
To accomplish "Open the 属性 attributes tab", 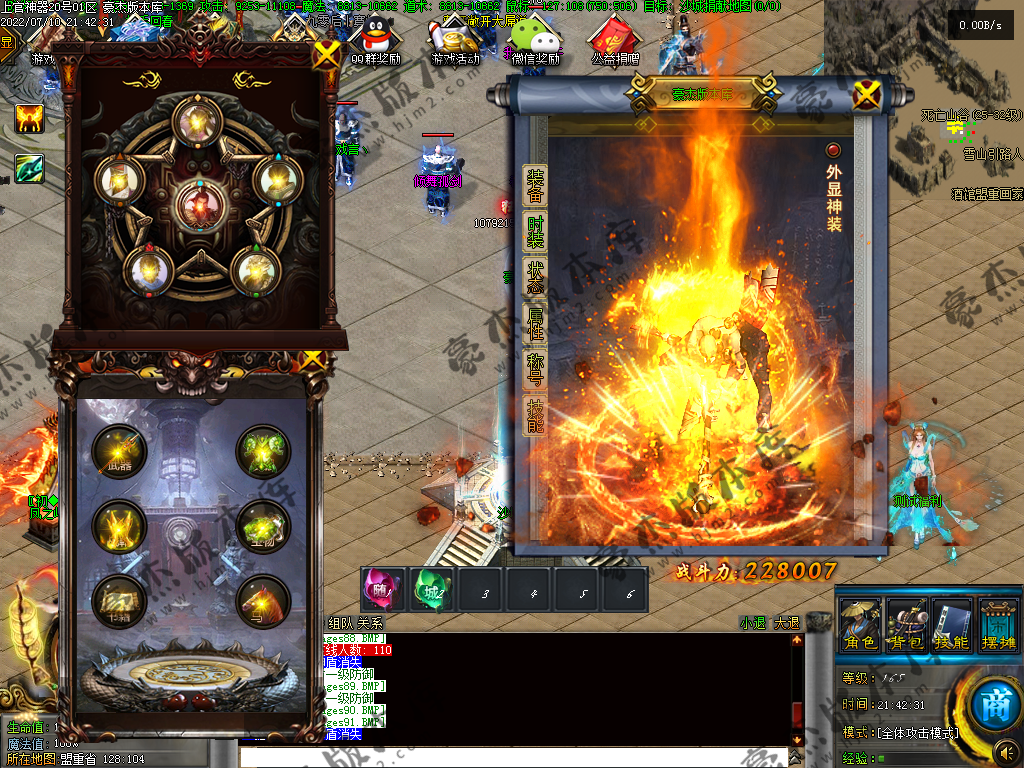I will [x=535, y=322].
